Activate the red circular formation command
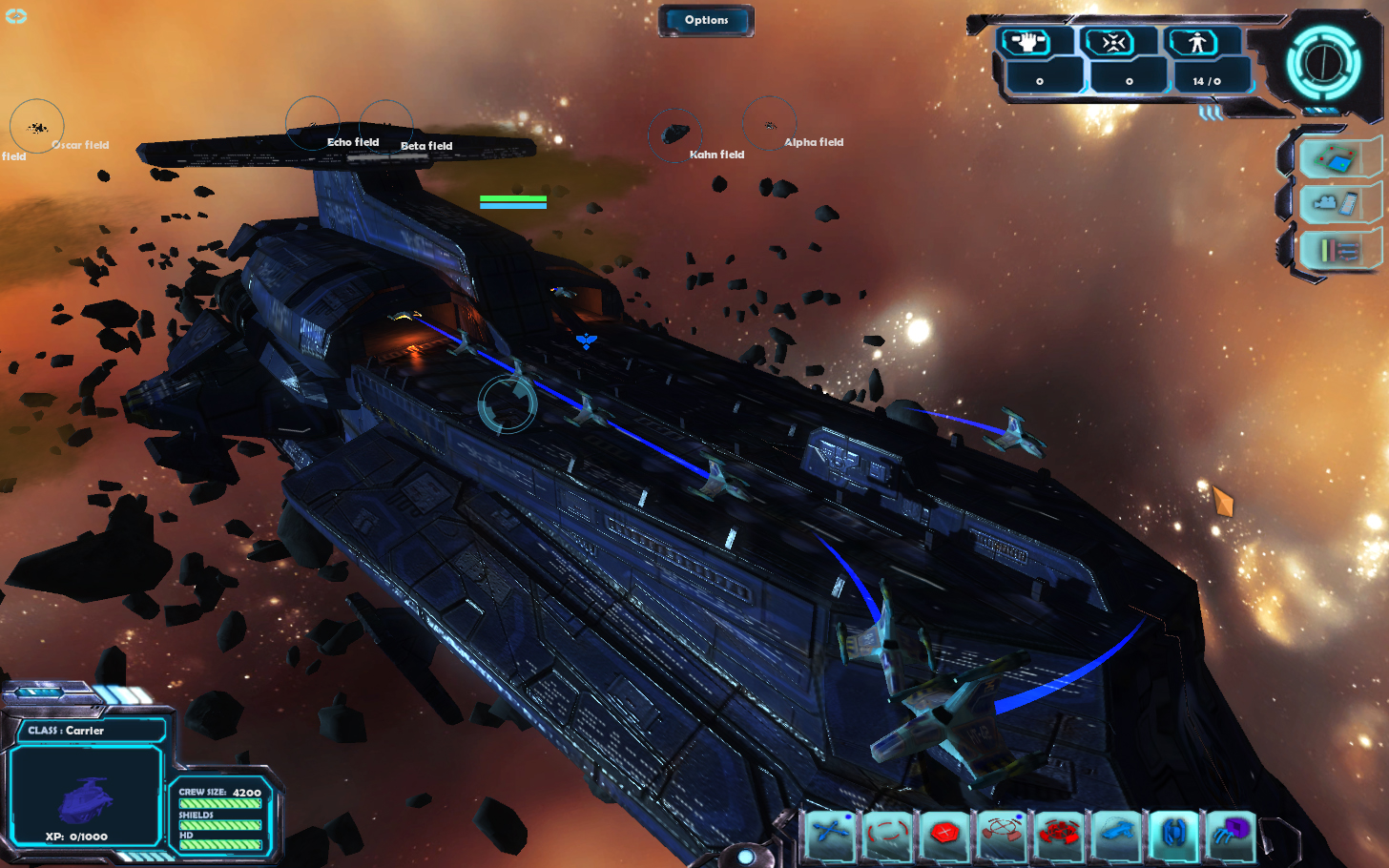The height and width of the screenshot is (868, 1389). point(1059,833)
